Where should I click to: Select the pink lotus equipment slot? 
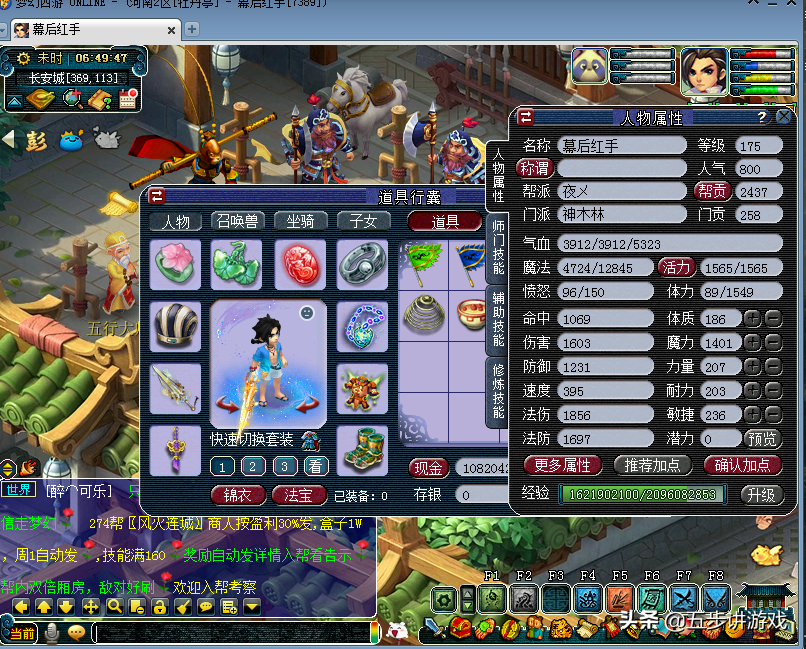[175, 264]
